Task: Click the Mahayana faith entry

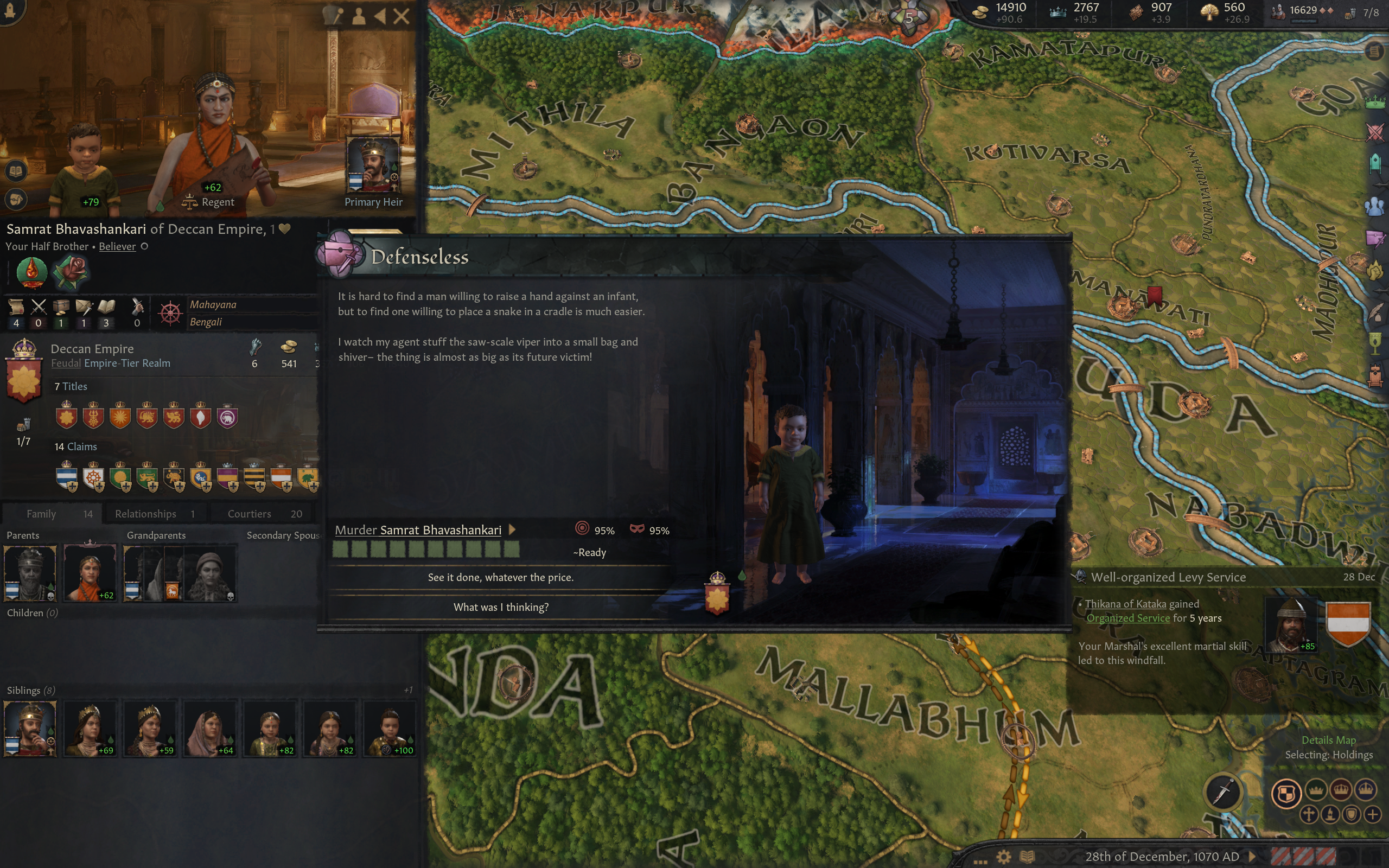Action: (213, 305)
